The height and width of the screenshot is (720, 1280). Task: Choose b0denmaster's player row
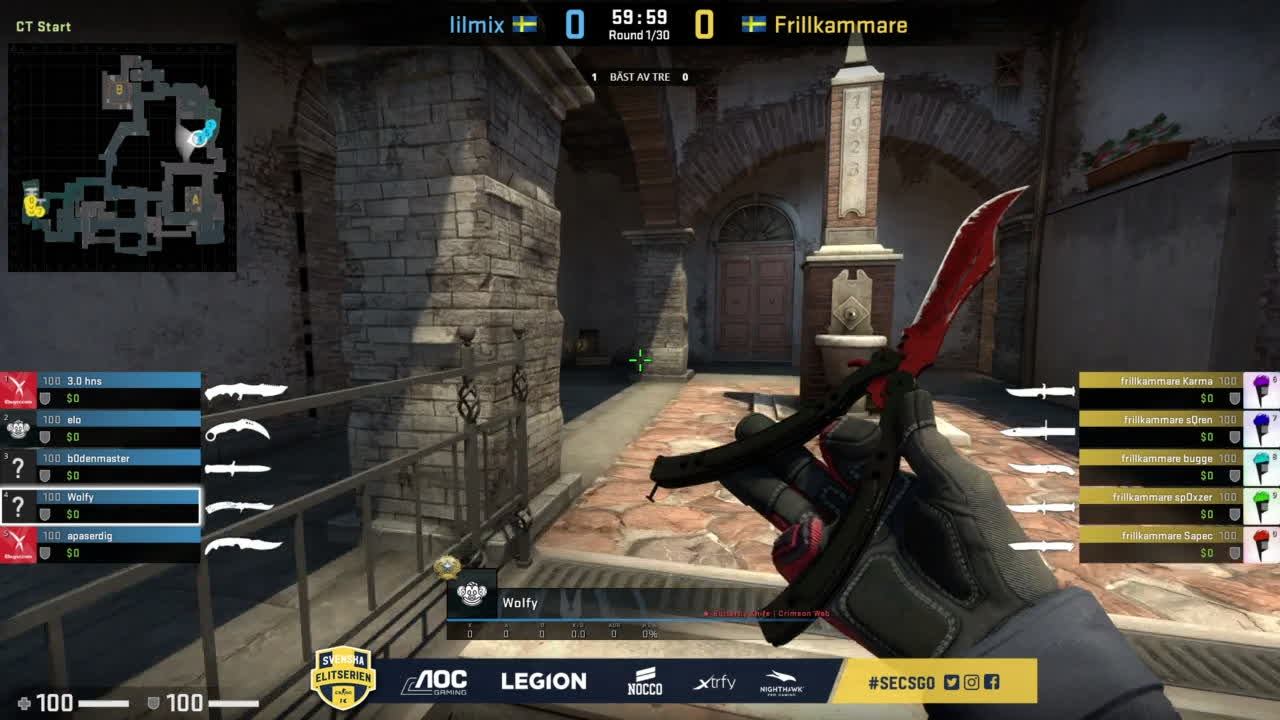click(x=118, y=466)
